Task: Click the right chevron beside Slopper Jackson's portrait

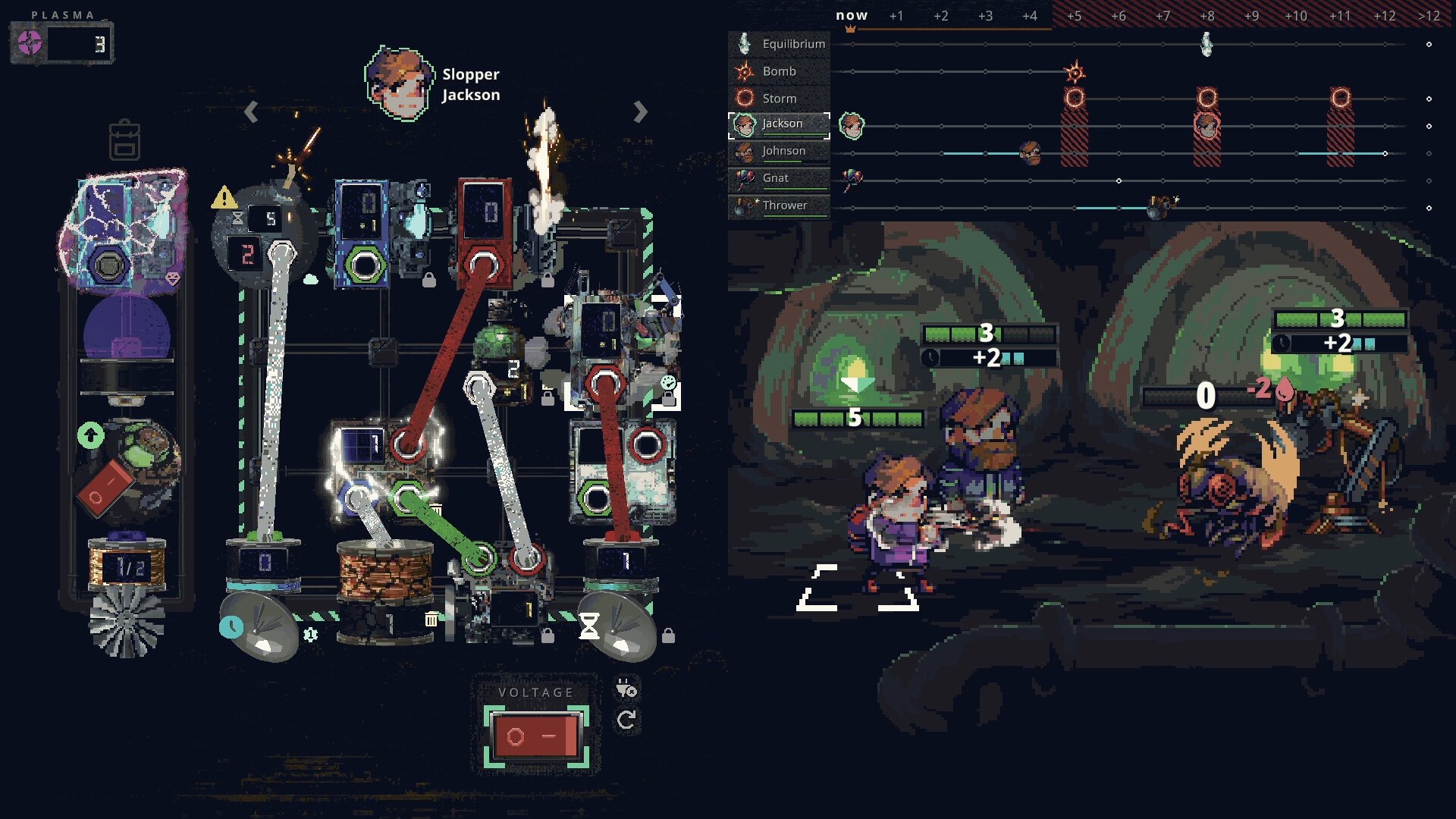Action: coord(639,112)
